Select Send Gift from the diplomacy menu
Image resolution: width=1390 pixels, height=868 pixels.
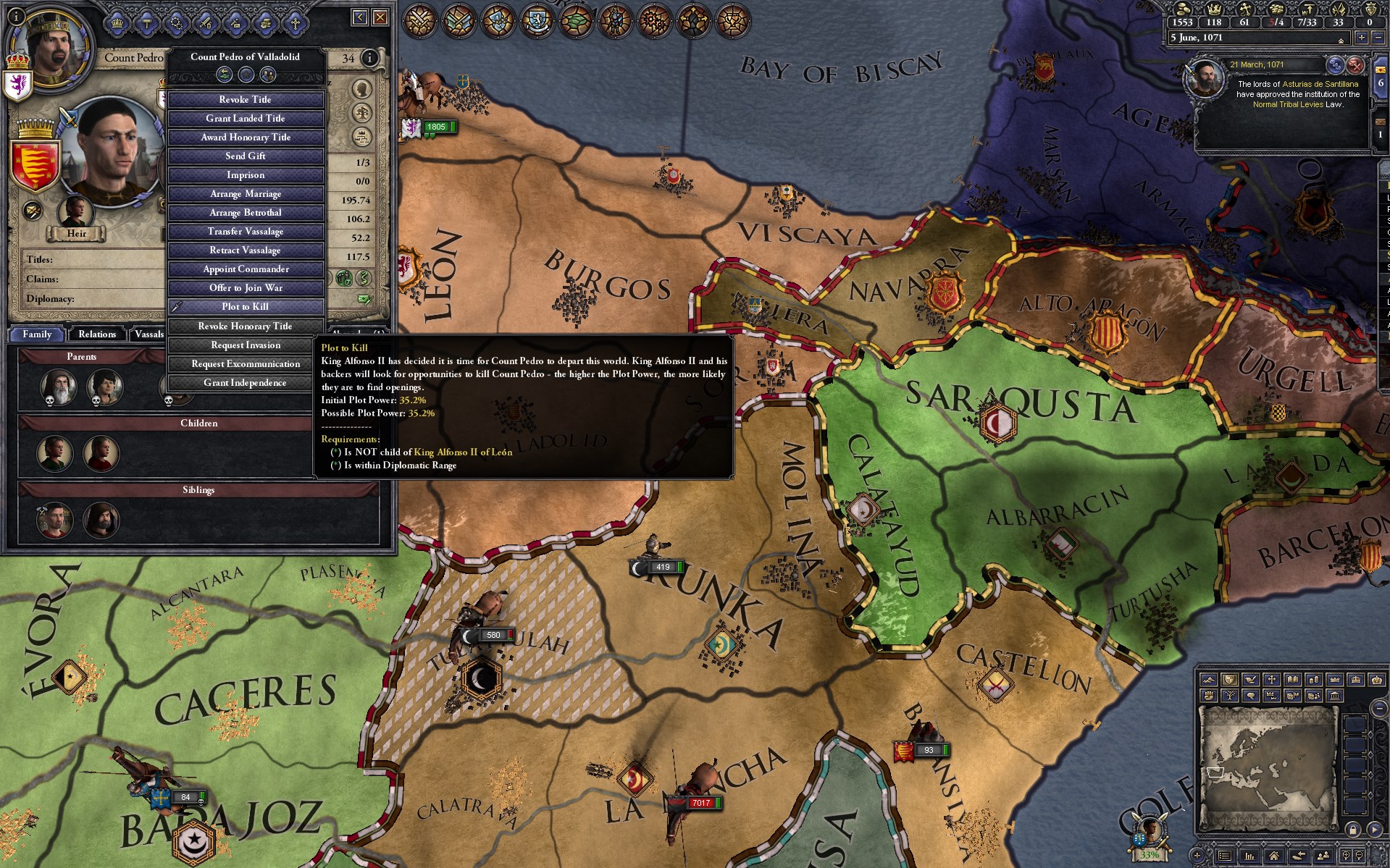click(246, 156)
